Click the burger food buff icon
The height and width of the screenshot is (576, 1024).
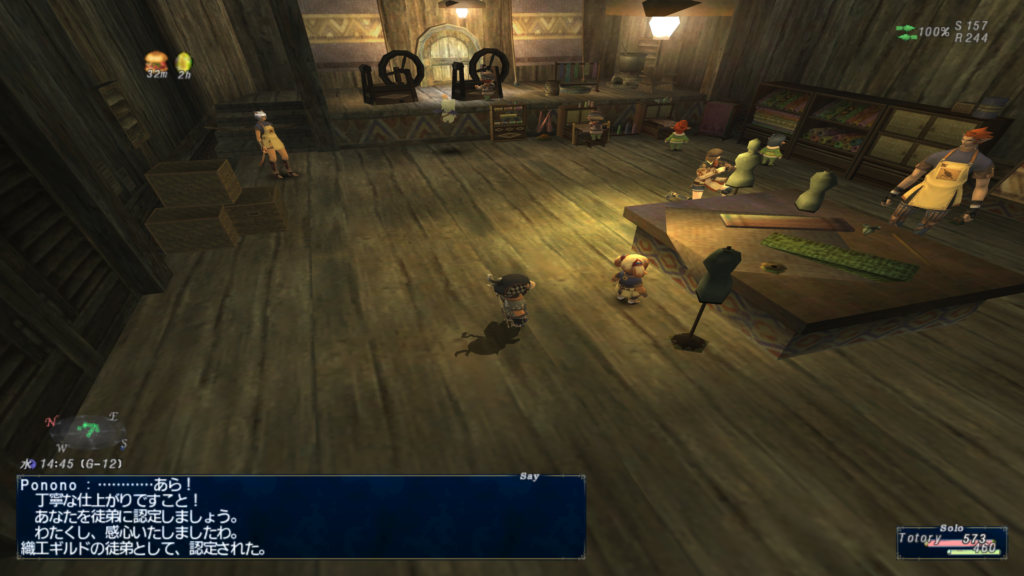[x=156, y=62]
